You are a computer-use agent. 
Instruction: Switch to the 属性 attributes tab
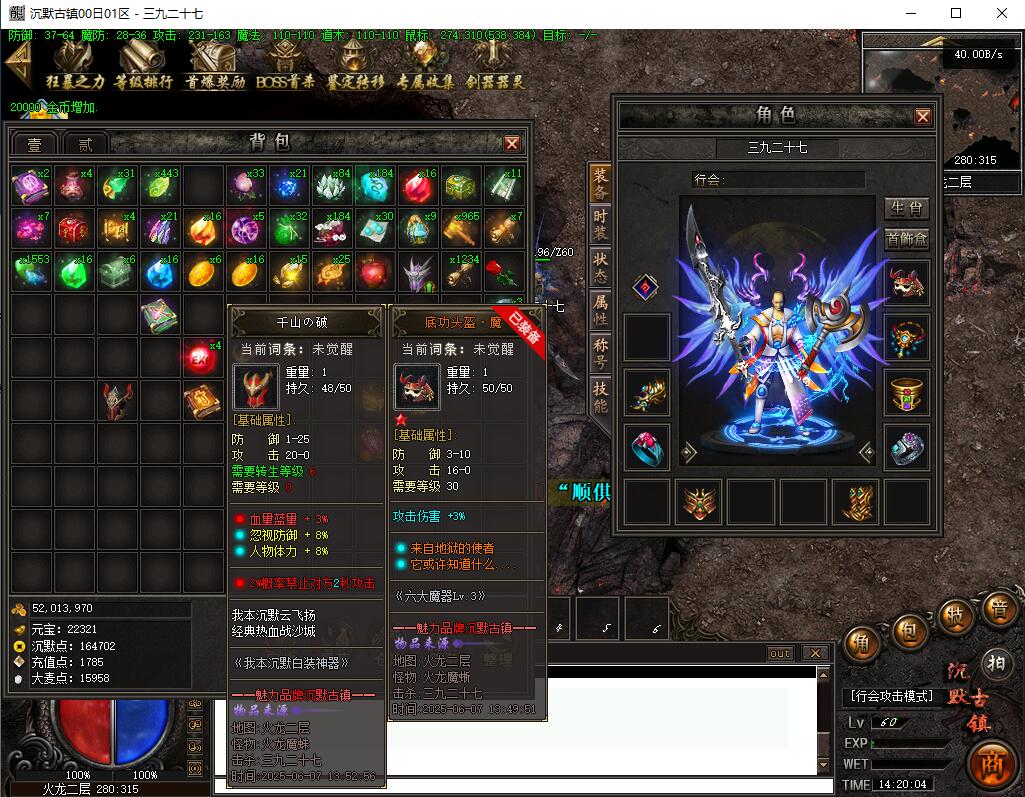(600, 309)
